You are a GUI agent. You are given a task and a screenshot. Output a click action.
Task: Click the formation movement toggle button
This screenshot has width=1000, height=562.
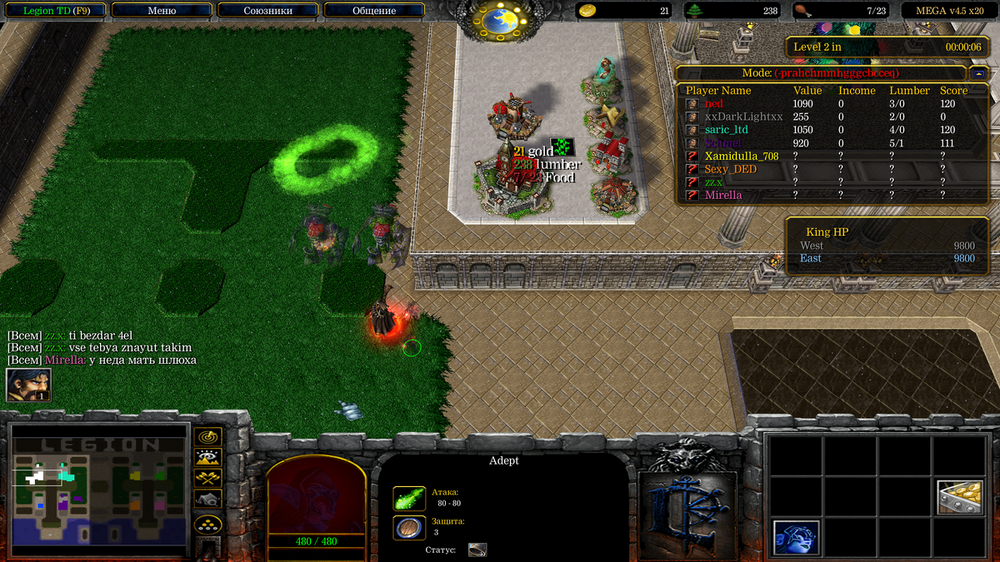tap(208, 524)
